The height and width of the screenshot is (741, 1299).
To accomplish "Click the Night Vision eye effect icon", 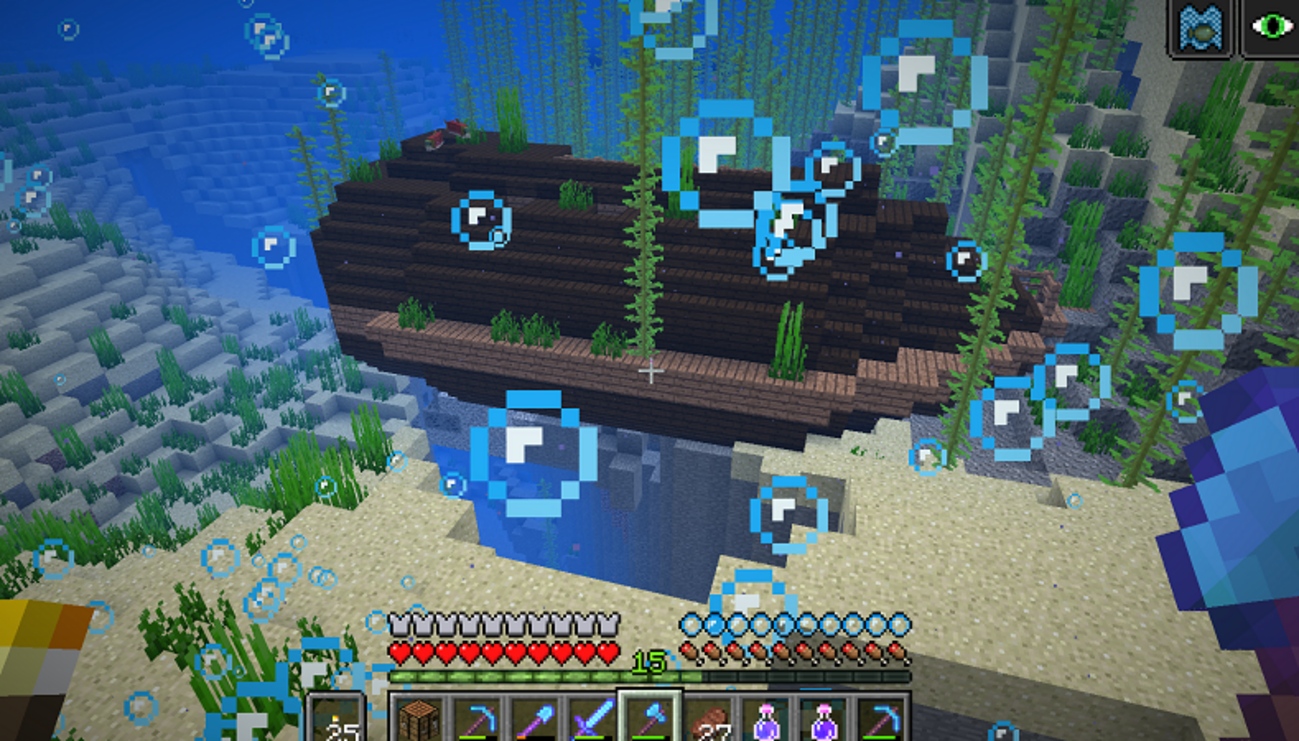I will click(x=1270, y=28).
